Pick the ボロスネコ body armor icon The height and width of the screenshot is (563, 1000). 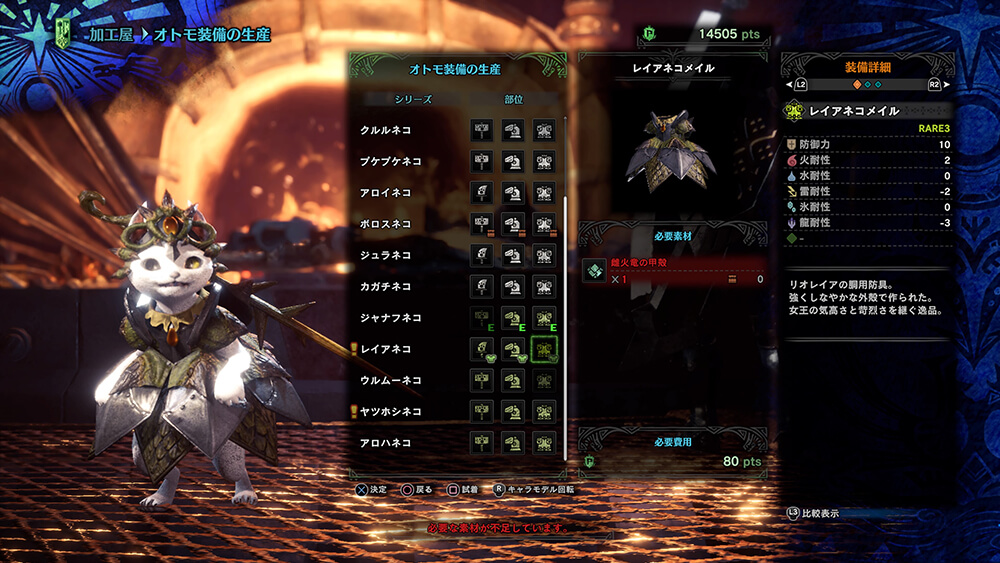click(x=543, y=224)
